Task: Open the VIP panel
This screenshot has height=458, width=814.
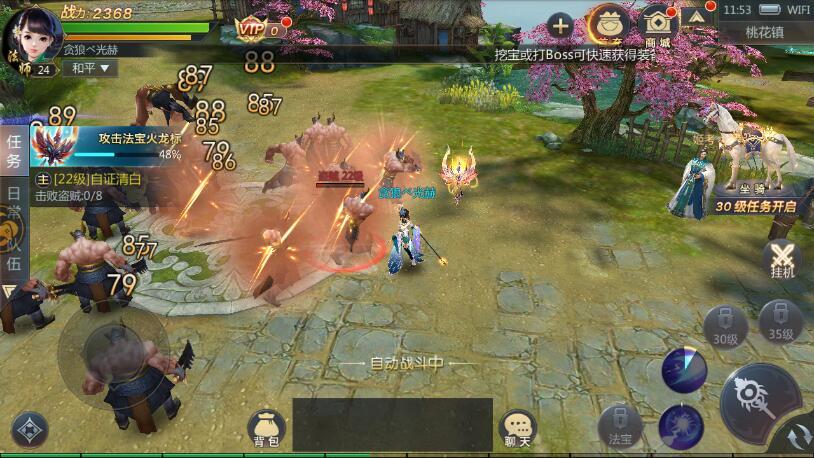Action: point(256,30)
